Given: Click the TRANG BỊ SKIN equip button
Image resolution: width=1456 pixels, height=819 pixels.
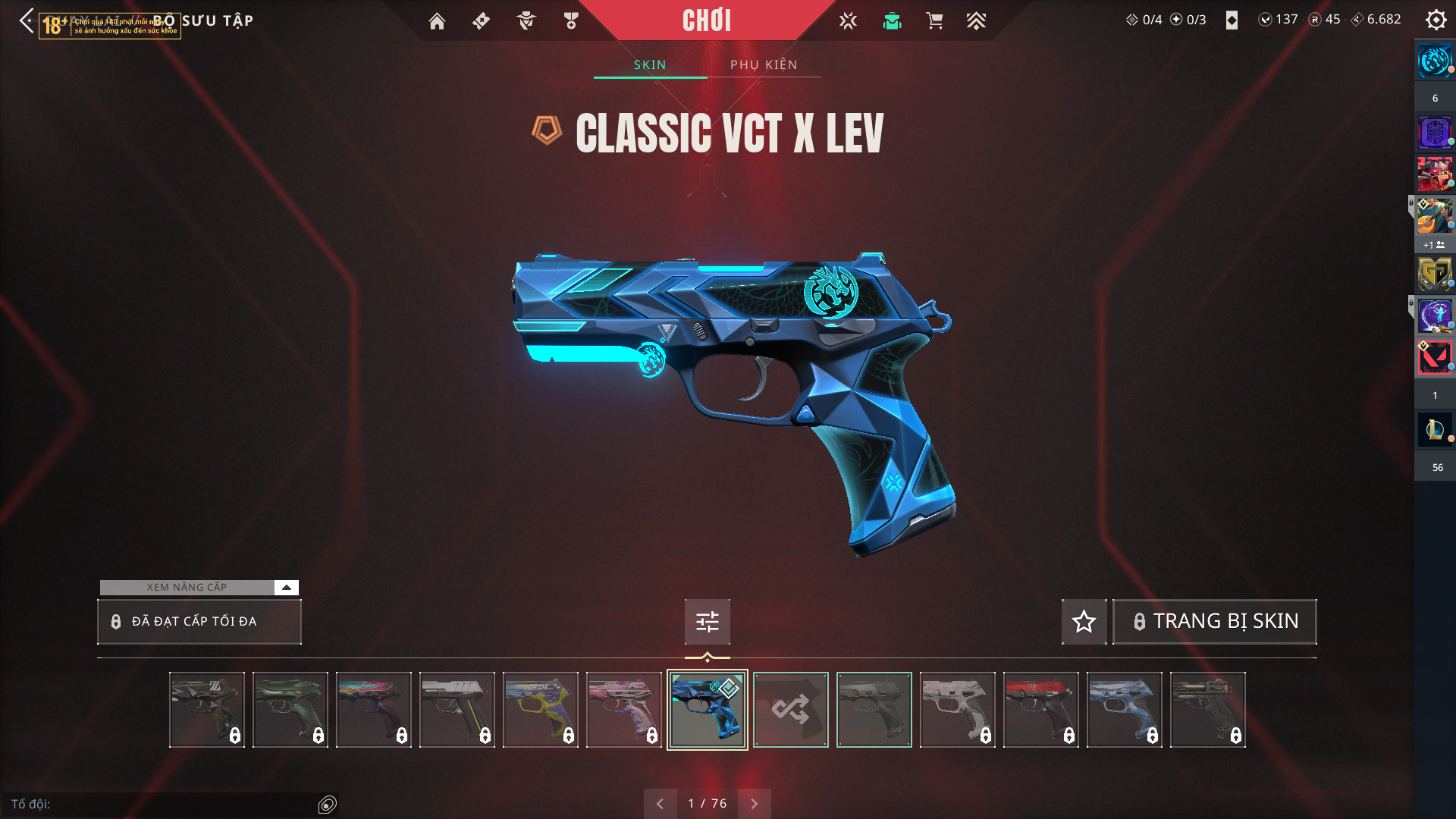Looking at the screenshot, I should pos(1214,622).
